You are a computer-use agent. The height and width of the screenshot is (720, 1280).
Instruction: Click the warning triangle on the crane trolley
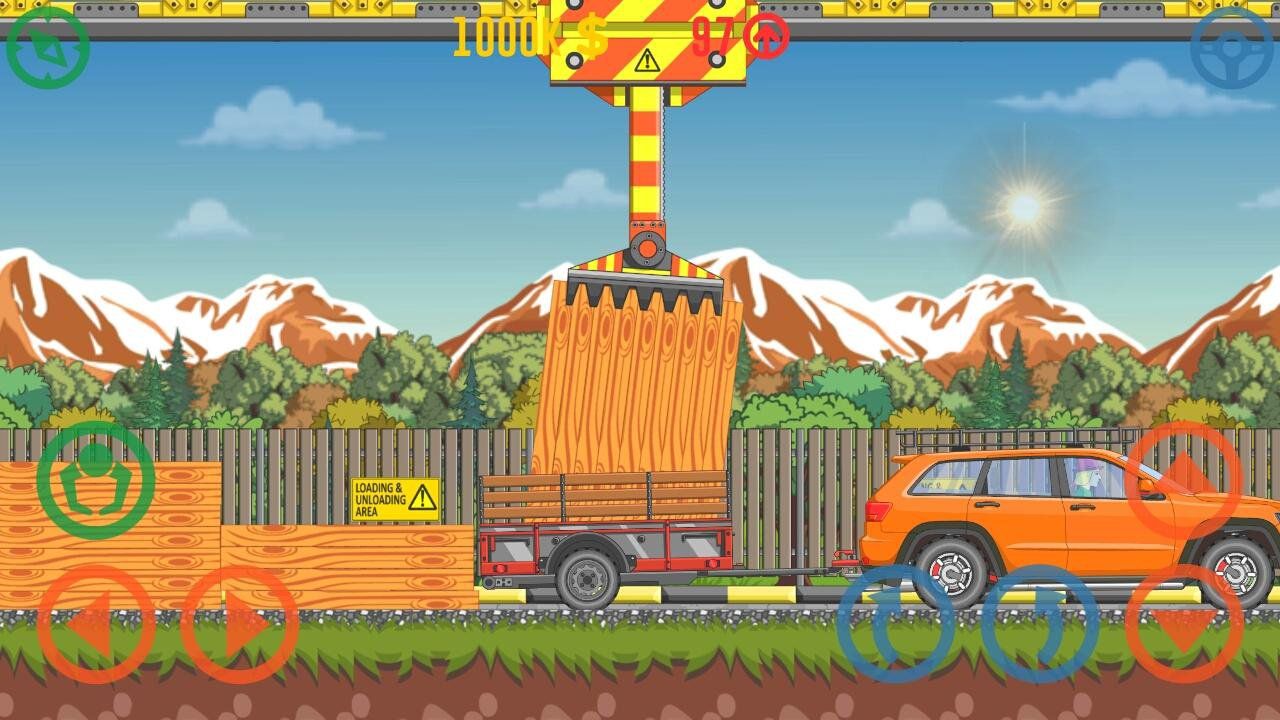pyautogui.click(x=645, y=61)
